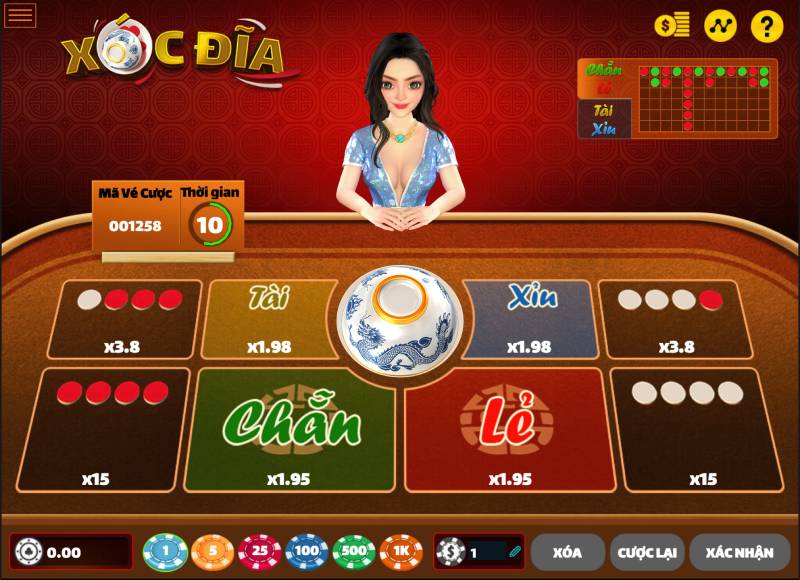This screenshot has width=800, height=580.
Task: Clear bets with the XÓA button
Action: pyautogui.click(x=567, y=551)
